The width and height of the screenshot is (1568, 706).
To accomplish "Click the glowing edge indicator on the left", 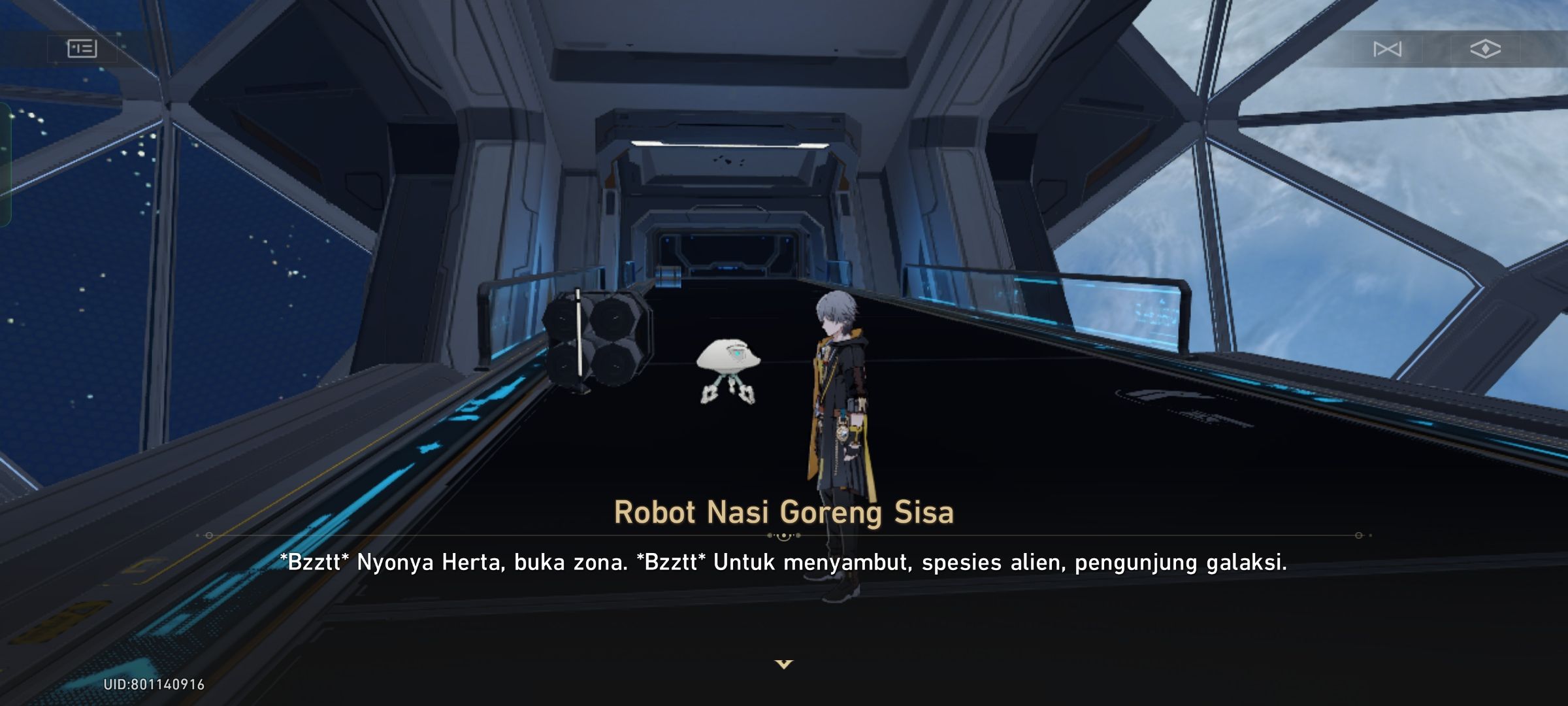I will pos(5,163).
